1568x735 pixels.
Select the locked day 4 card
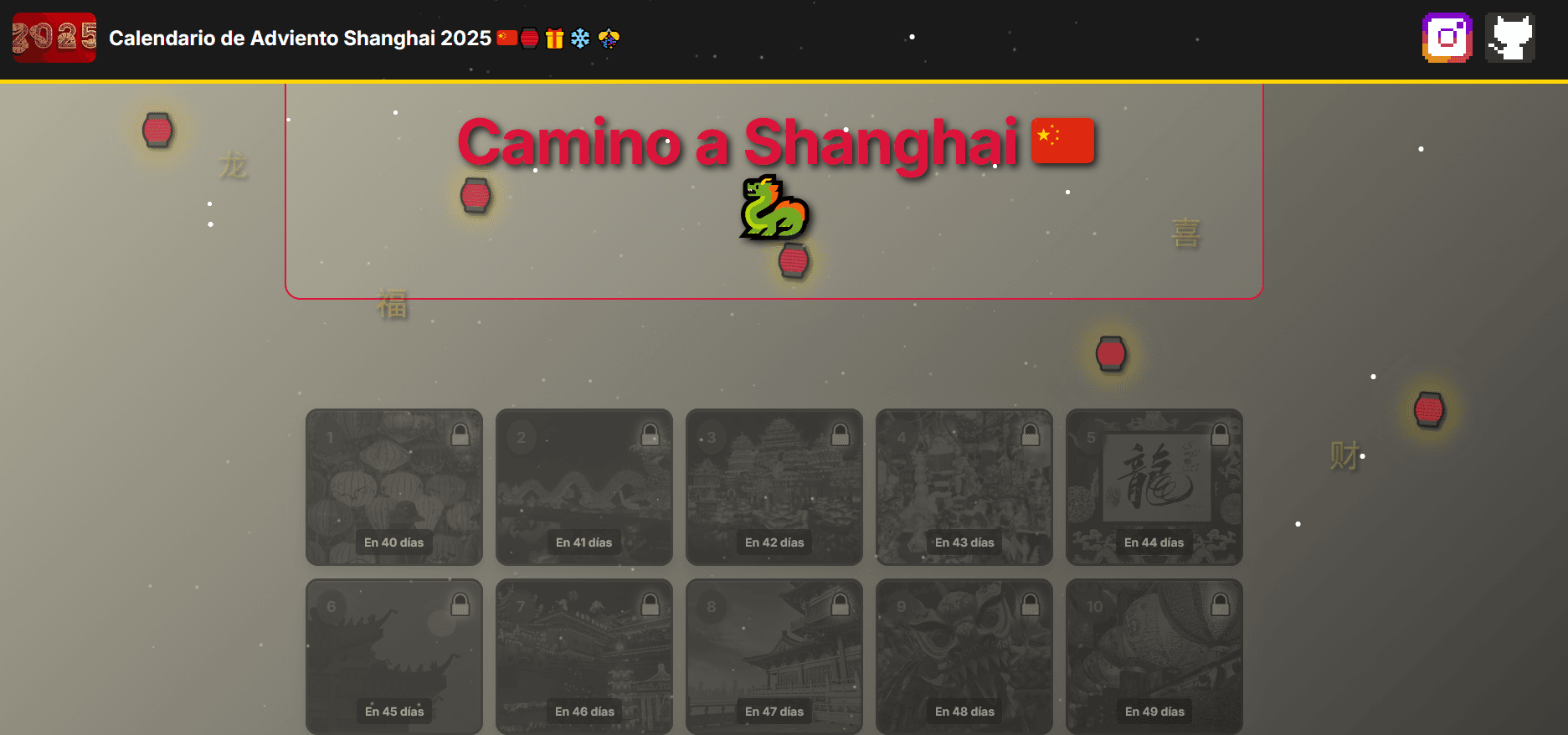tap(964, 487)
